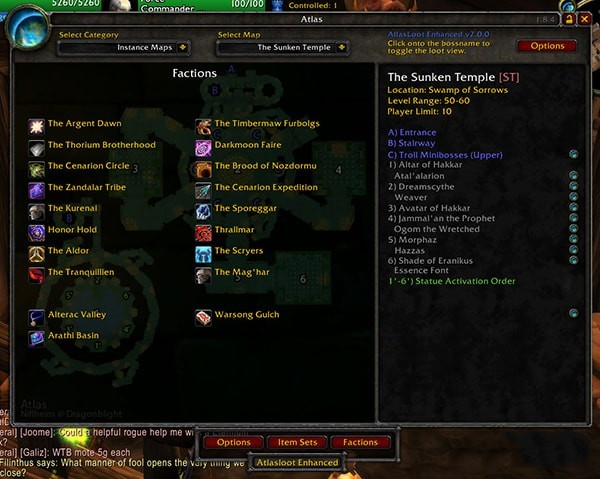Screen dimensions: 600x479
Task: Select the Alterac Valley entry
Action: click(76, 315)
